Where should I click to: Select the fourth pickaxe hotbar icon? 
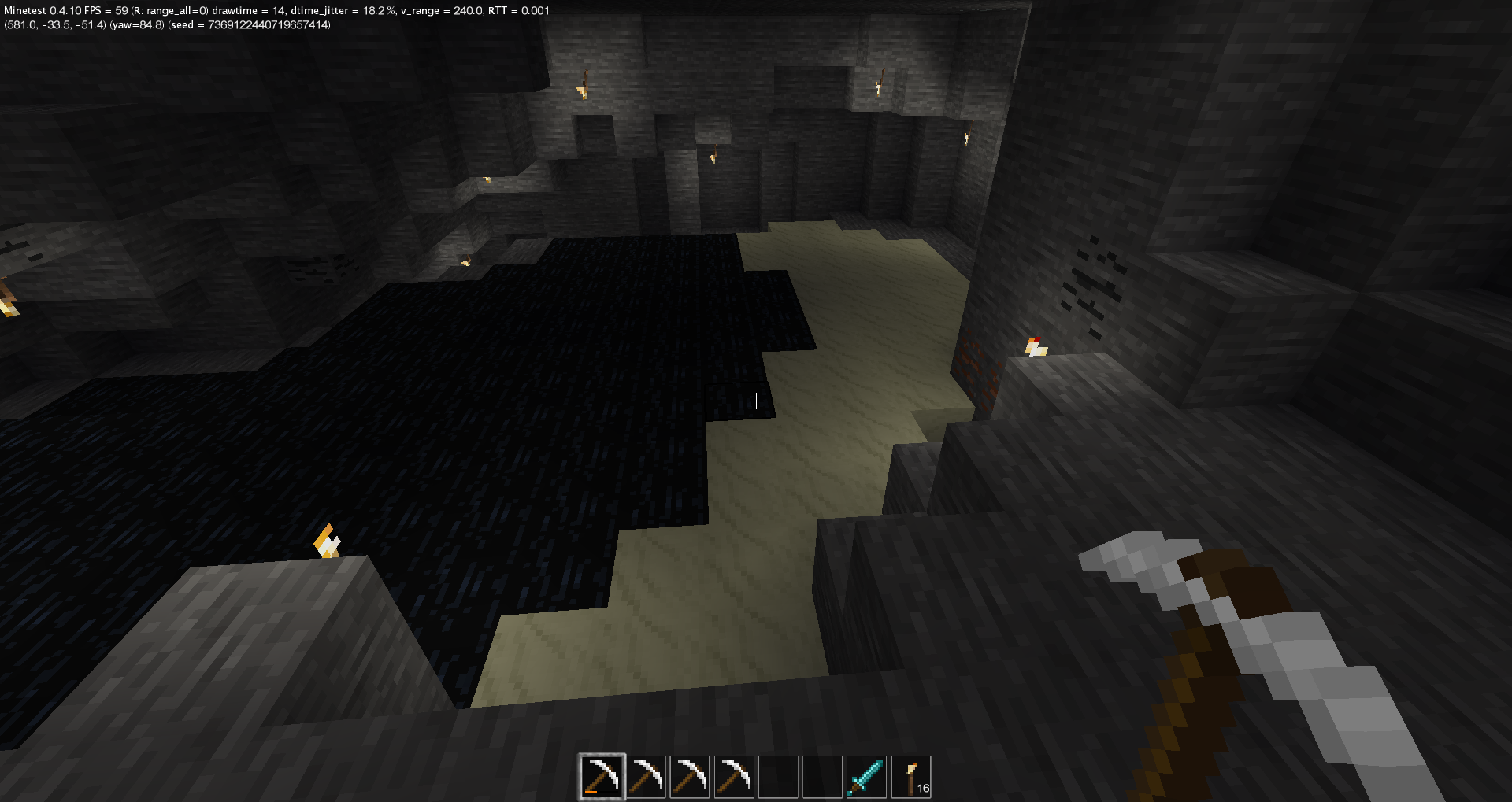click(733, 777)
